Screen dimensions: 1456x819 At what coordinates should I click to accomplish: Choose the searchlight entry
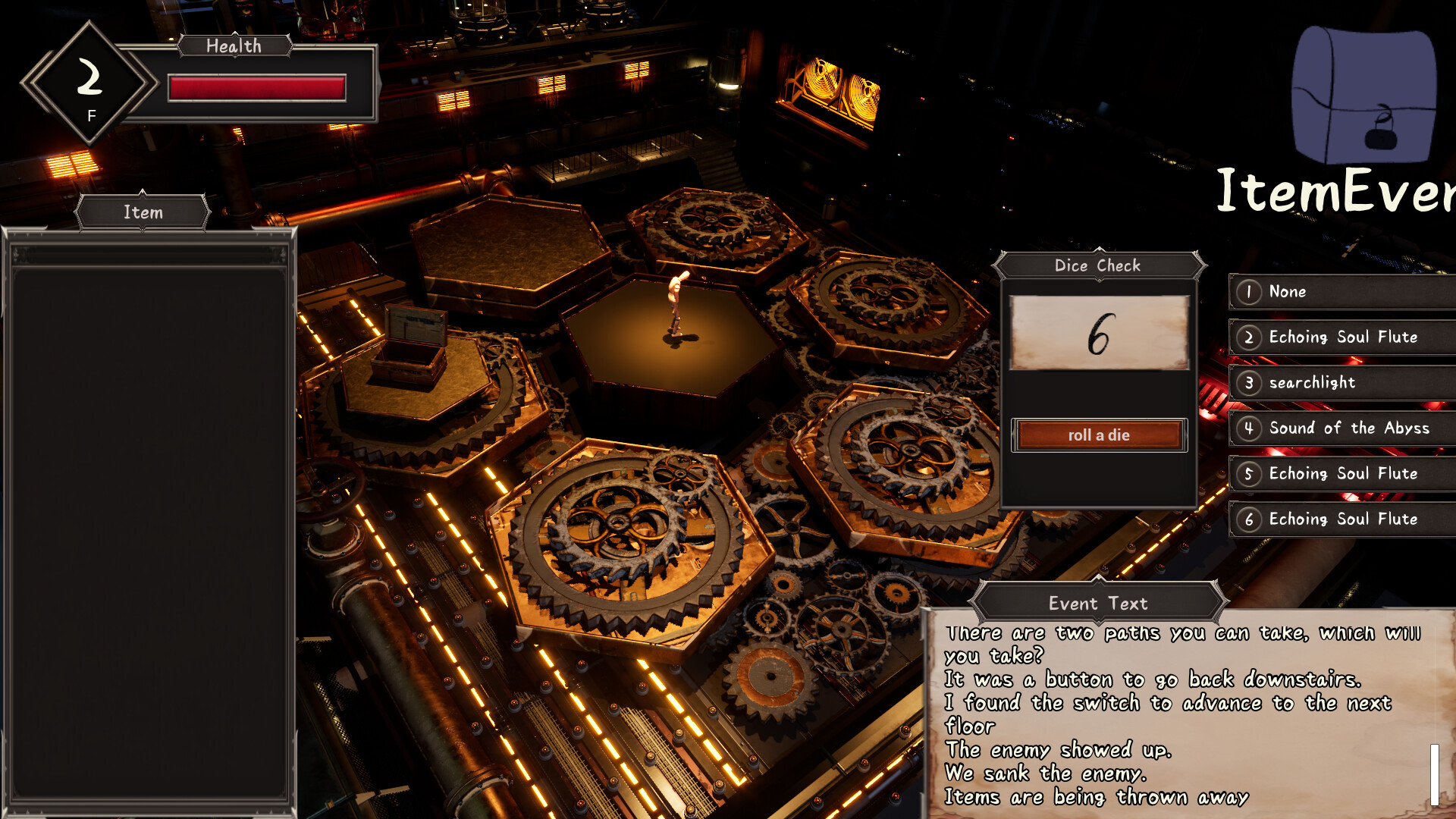(x=1342, y=383)
